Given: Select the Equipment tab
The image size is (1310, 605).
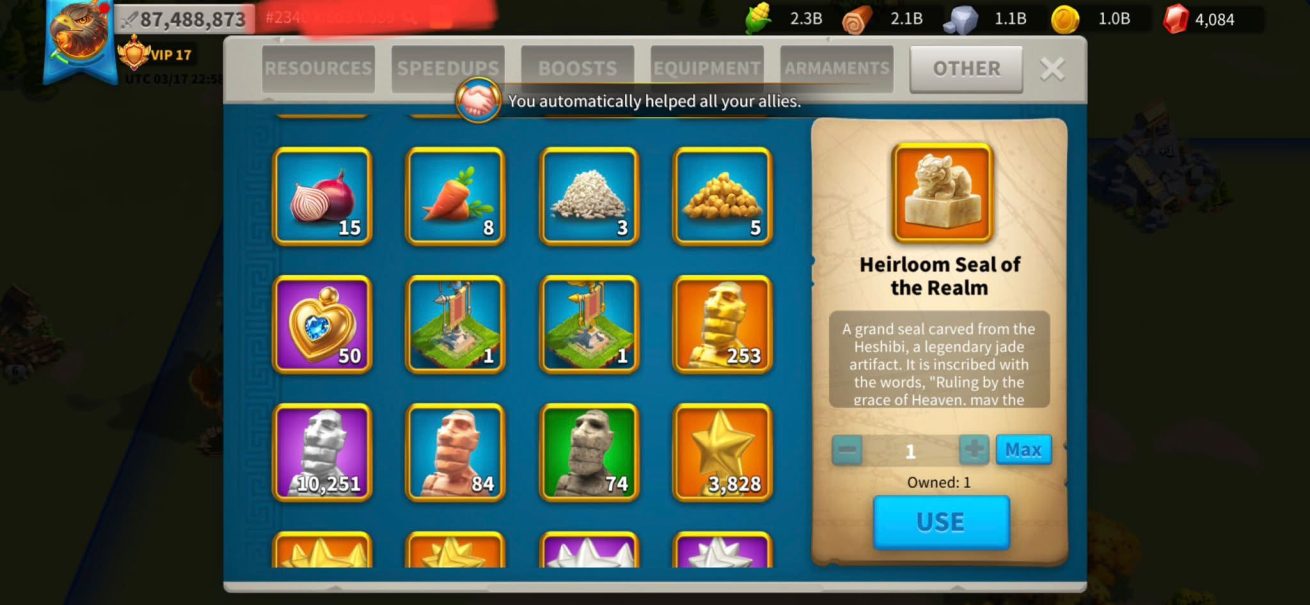Looking at the screenshot, I should tap(707, 69).
